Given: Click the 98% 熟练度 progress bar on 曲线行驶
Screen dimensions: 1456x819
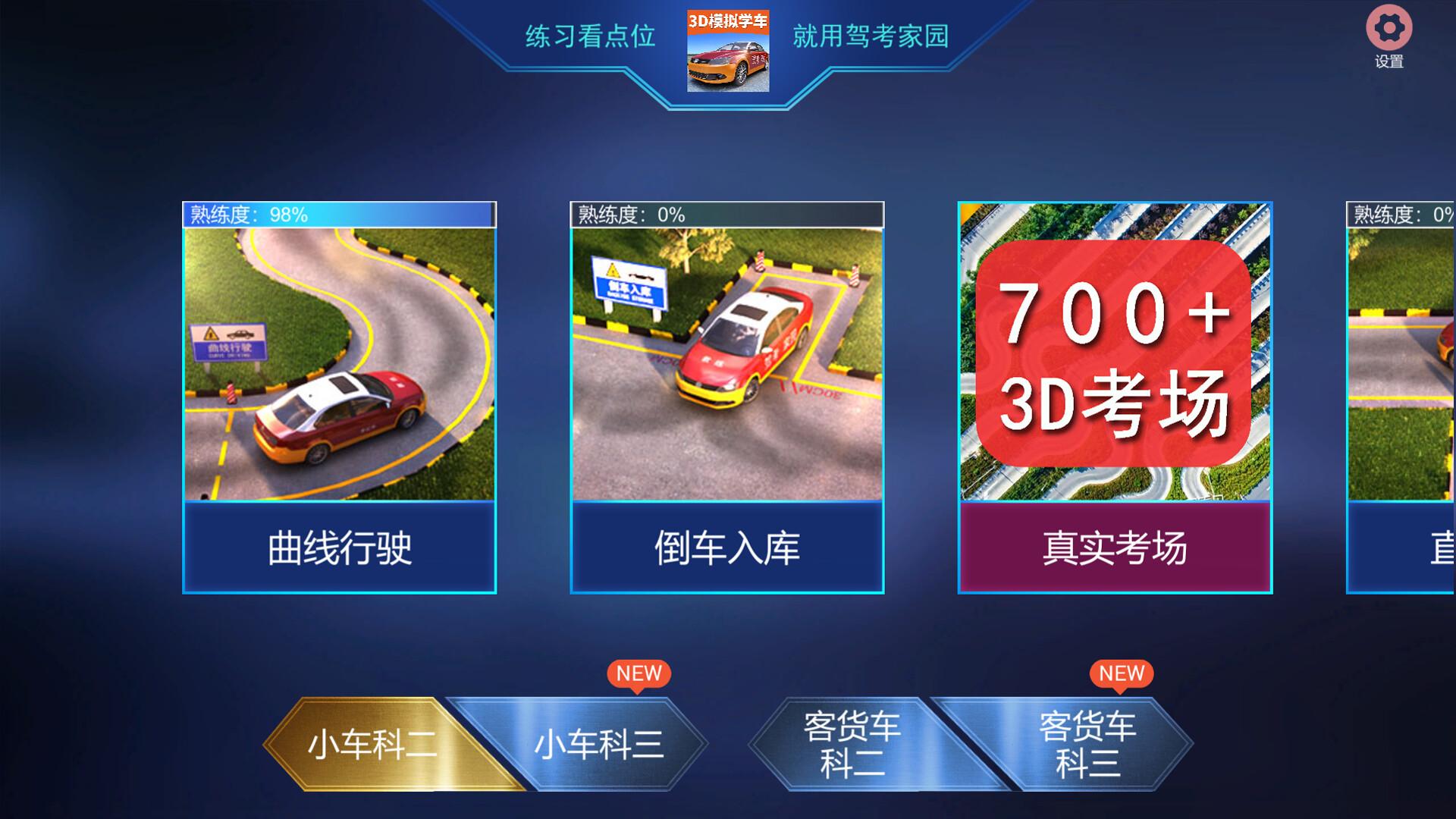Looking at the screenshot, I should (x=339, y=214).
